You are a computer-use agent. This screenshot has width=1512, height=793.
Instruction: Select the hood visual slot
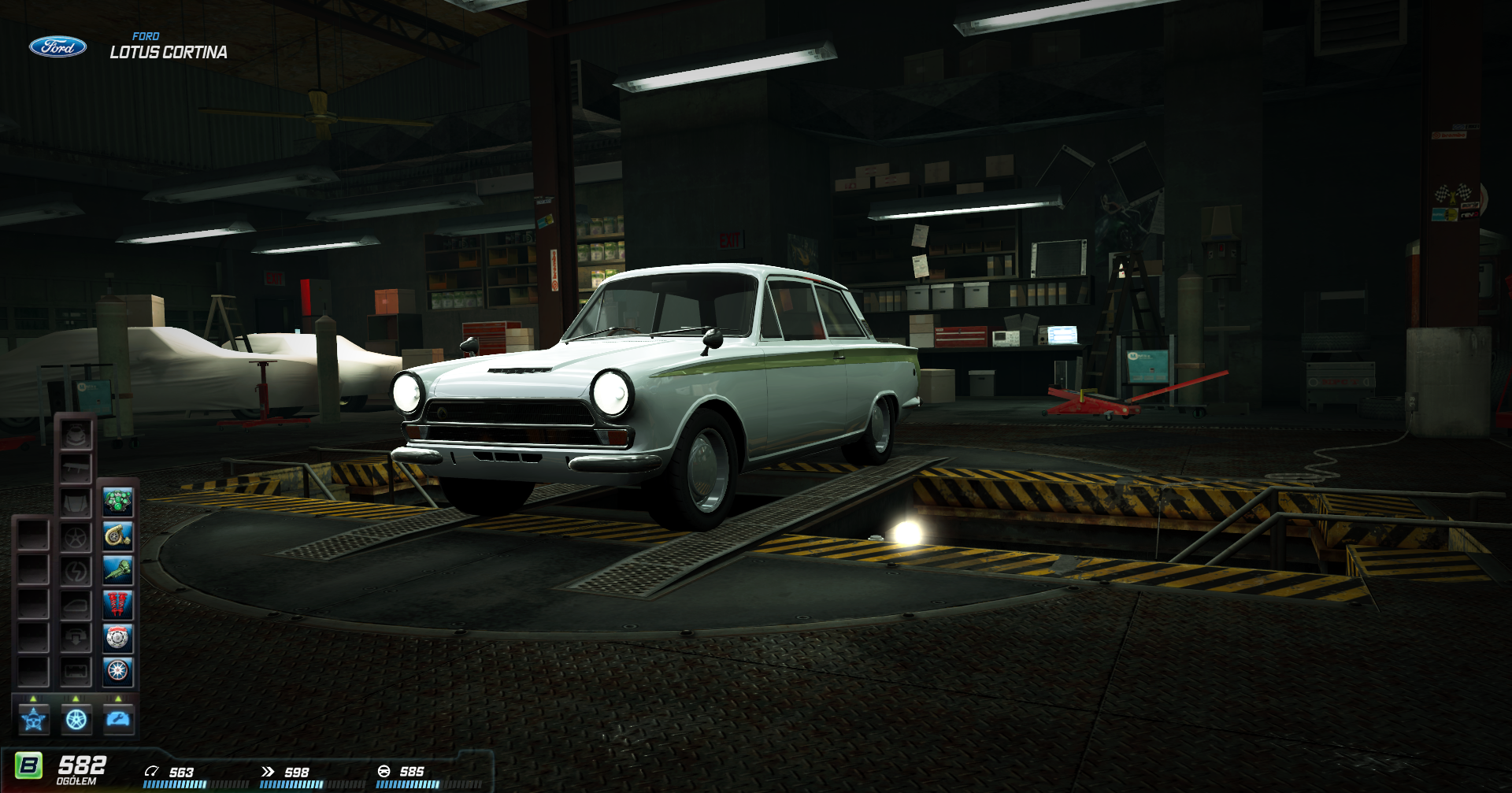[x=76, y=502]
